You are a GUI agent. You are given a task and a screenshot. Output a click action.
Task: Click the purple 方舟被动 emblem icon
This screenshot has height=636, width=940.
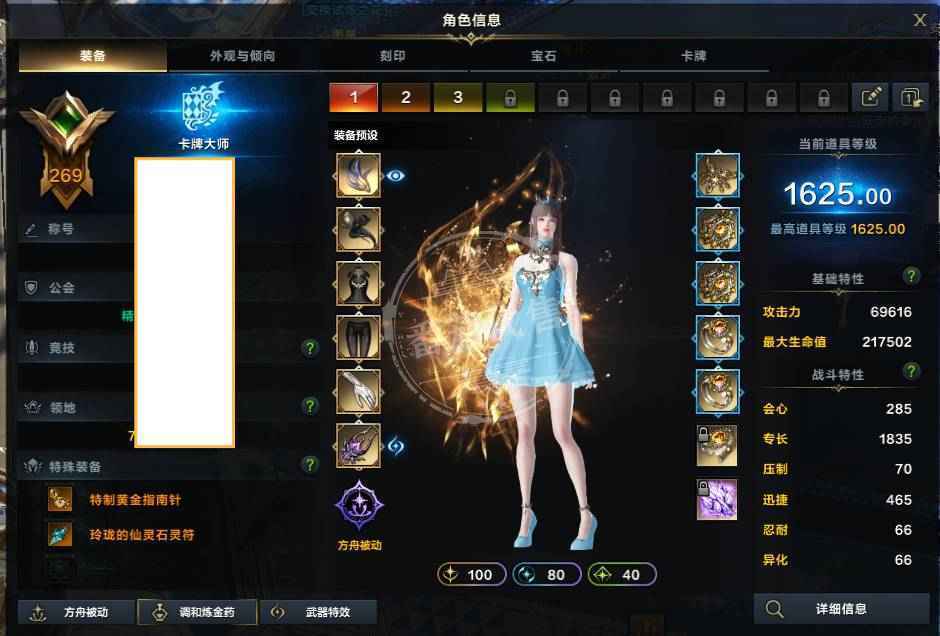(x=358, y=504)
